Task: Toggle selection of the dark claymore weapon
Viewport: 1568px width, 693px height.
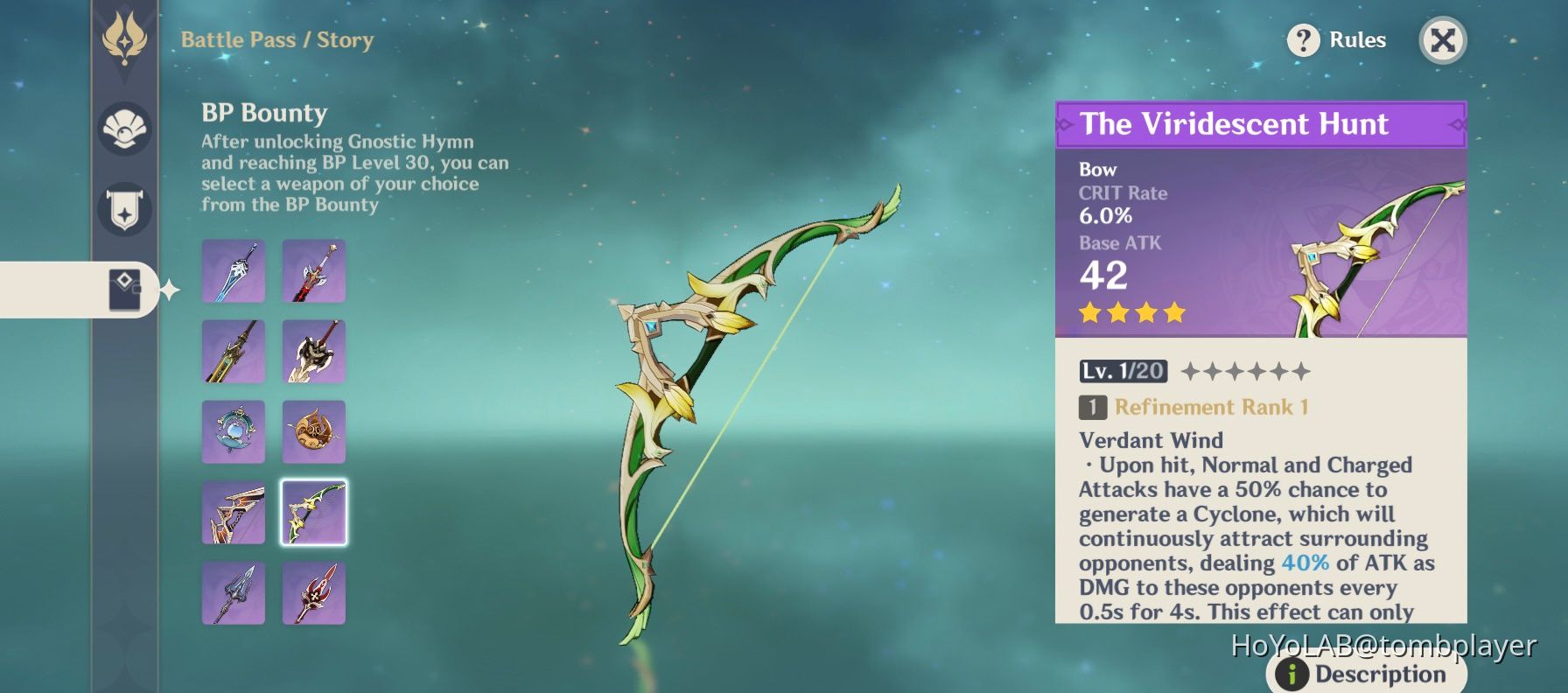Action: [x=313, y=350]
